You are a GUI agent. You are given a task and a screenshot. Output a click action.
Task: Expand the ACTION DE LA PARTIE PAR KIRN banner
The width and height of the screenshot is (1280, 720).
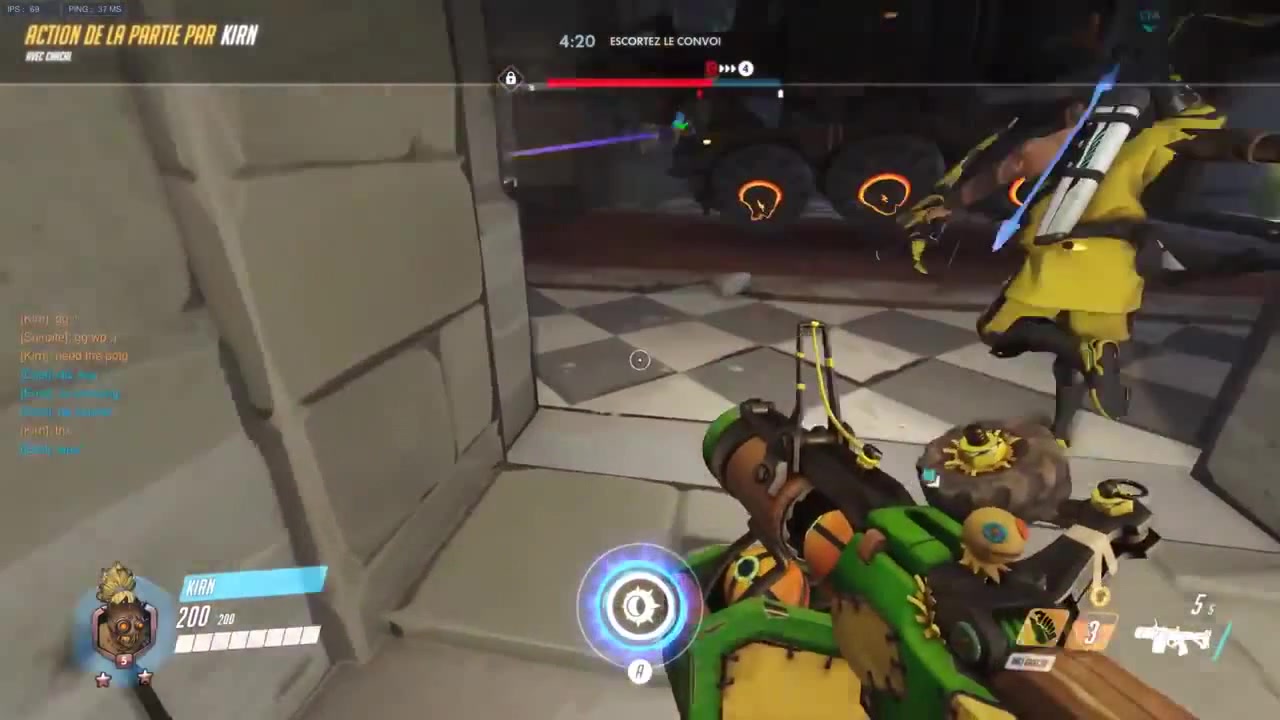[x=140, y=35]
